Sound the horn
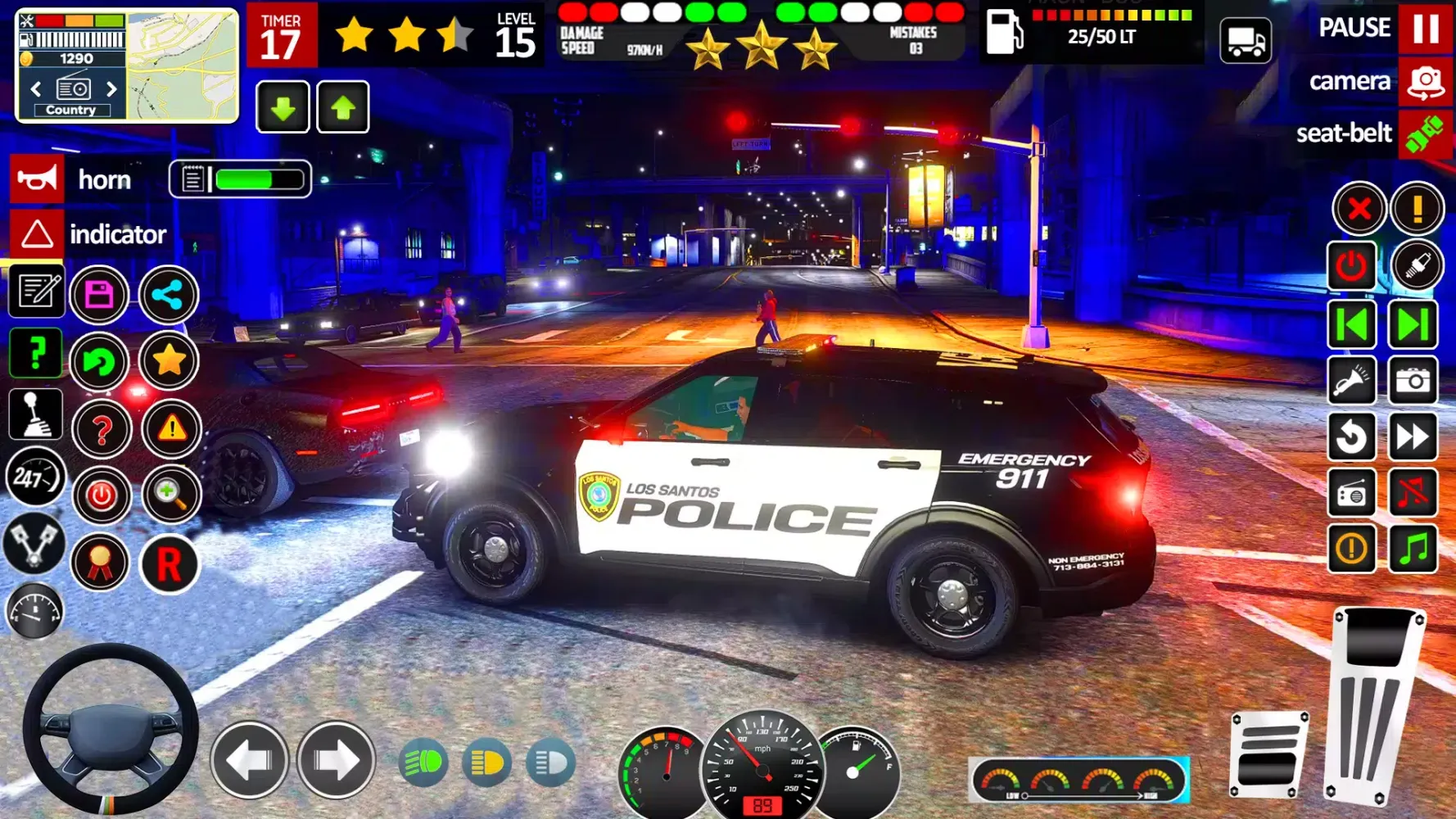This screenshot has width=1456, height=819. [x=36, y=179]
